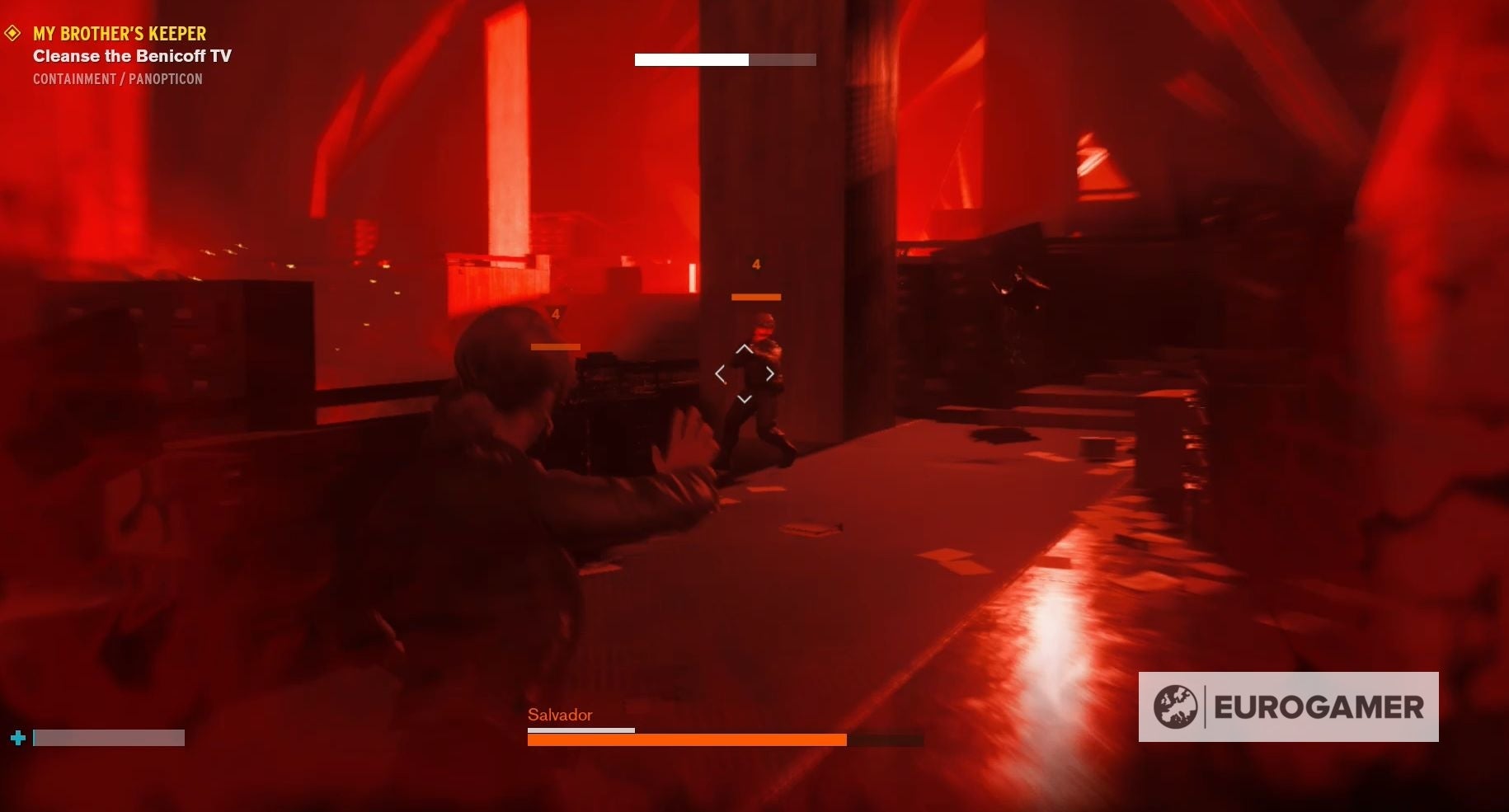Click the crosshair reticle at screen center

745,373
